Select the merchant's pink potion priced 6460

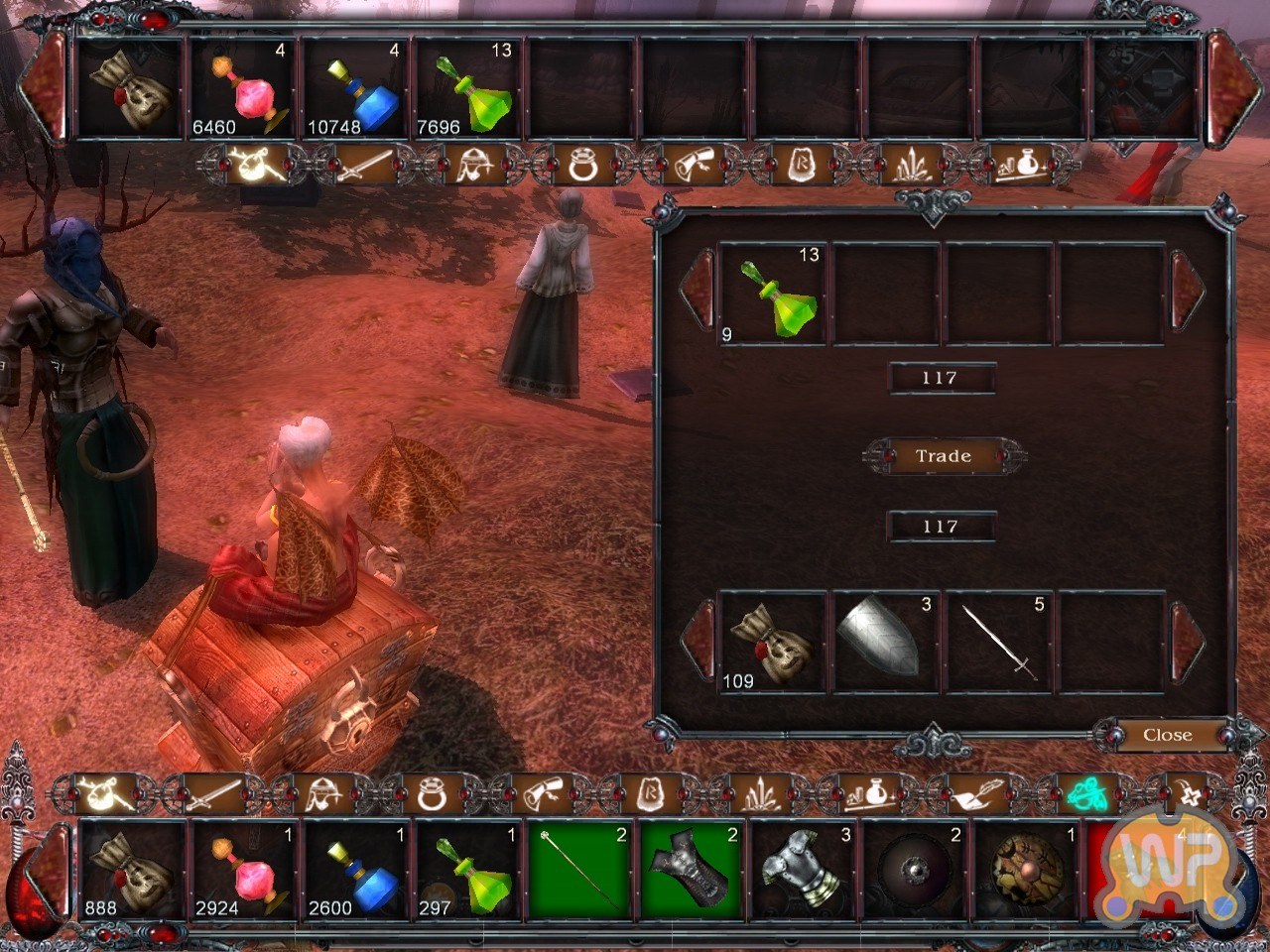point(243,89)
